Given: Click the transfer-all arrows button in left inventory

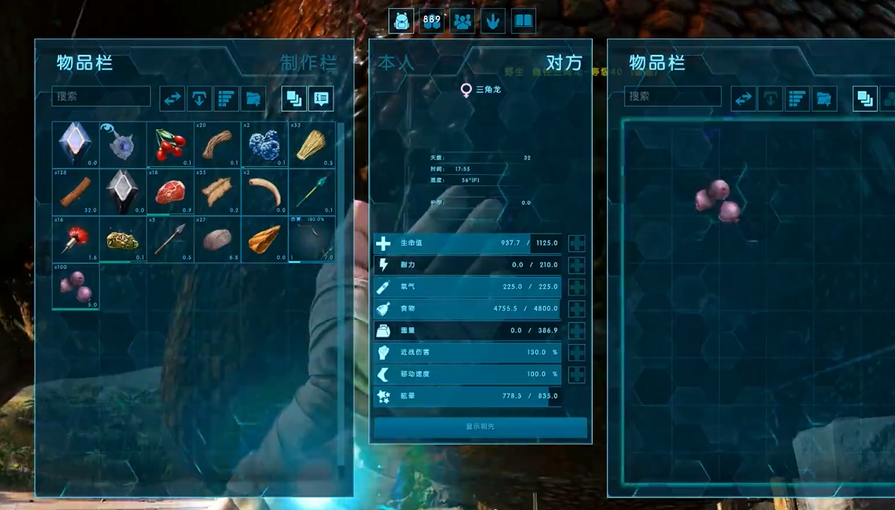Looking at the screenshot, I should pos(172,98).
